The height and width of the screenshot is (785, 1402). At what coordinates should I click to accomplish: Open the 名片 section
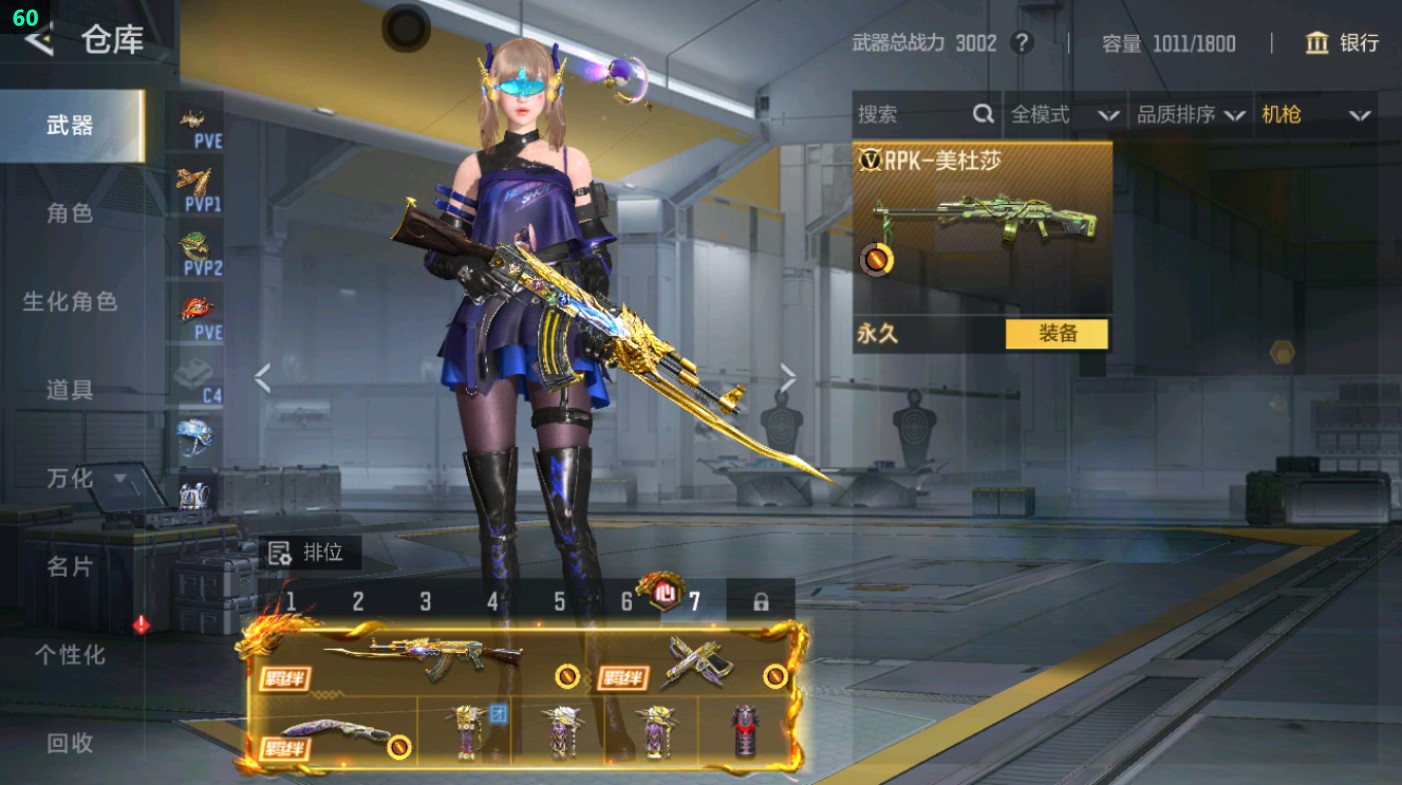pyautogui.click(x=70, y=566)
